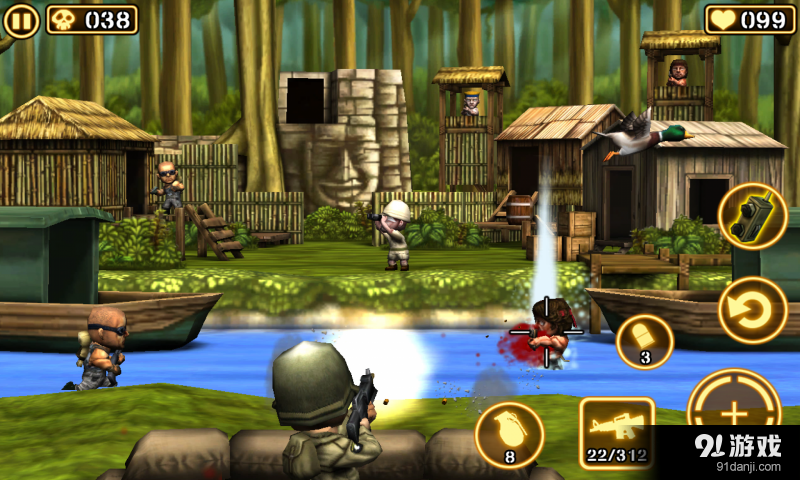The height and width of the screenshot is (480, 800).
Task: Activate the radio airstrike button
Action: tap(752, 218)
